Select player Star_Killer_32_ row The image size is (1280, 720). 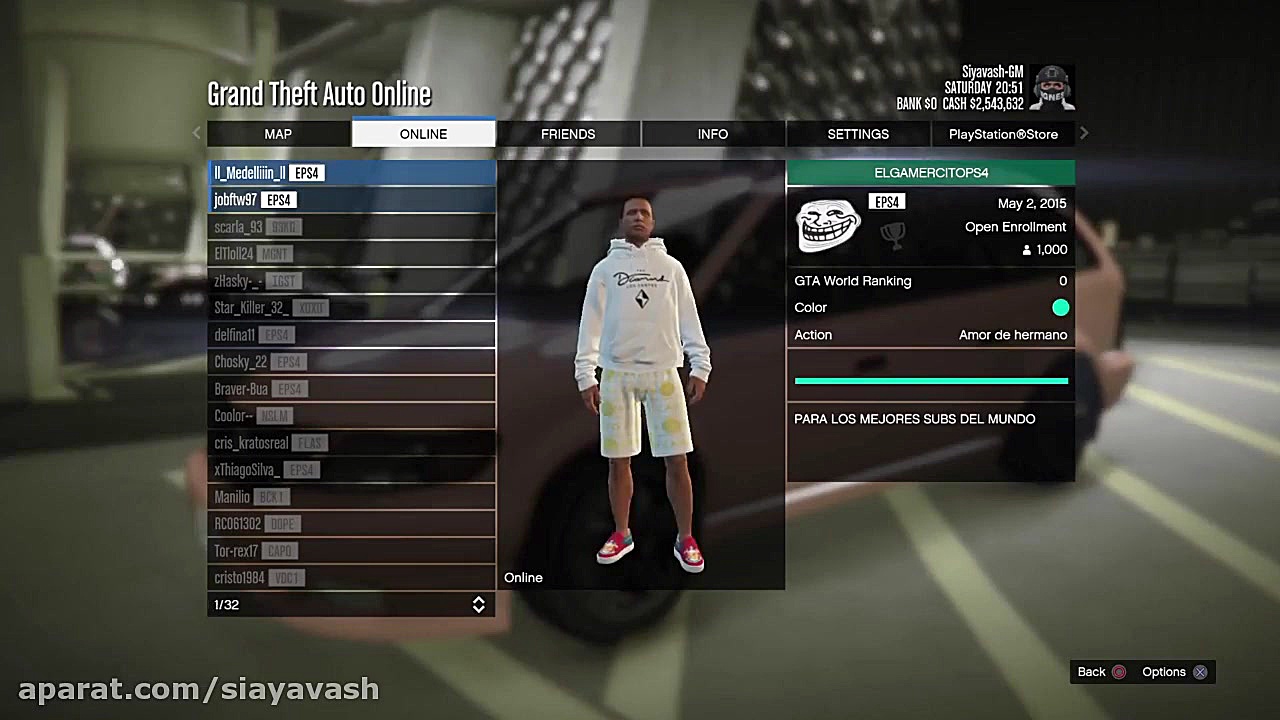[351, 308]
